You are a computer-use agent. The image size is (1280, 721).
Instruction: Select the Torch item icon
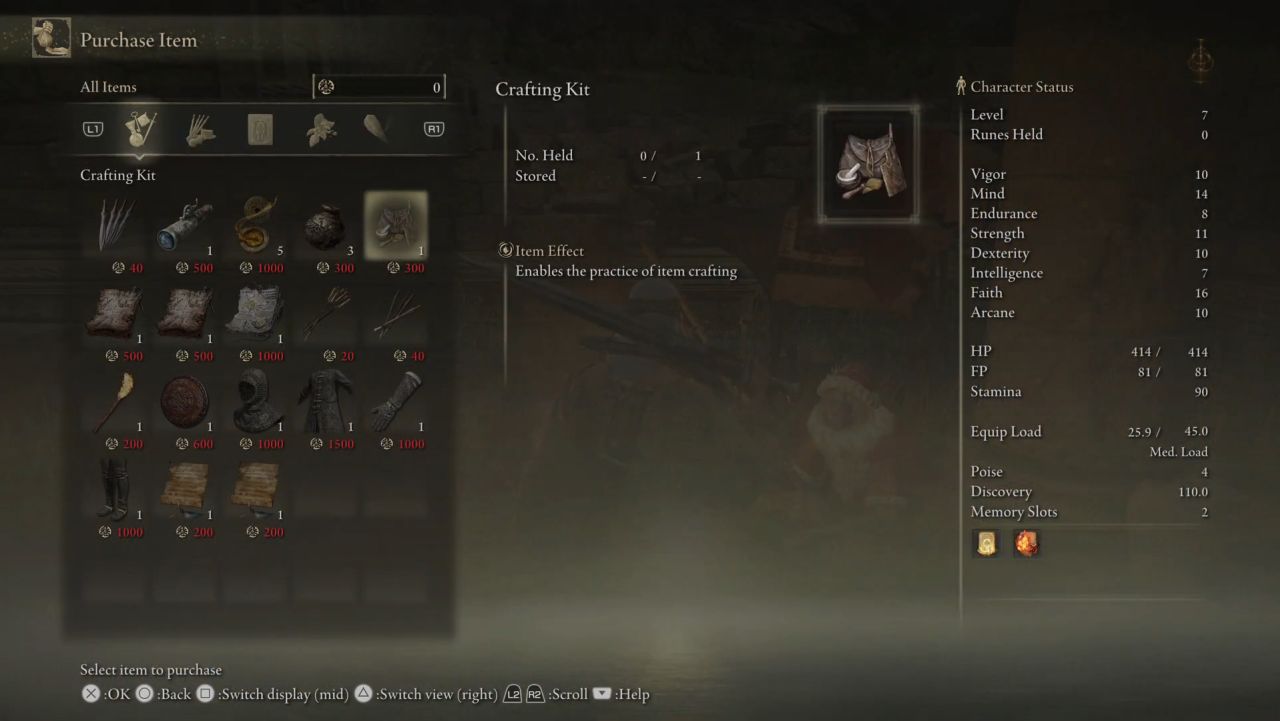pyautogui.click(x=113, y=398)
